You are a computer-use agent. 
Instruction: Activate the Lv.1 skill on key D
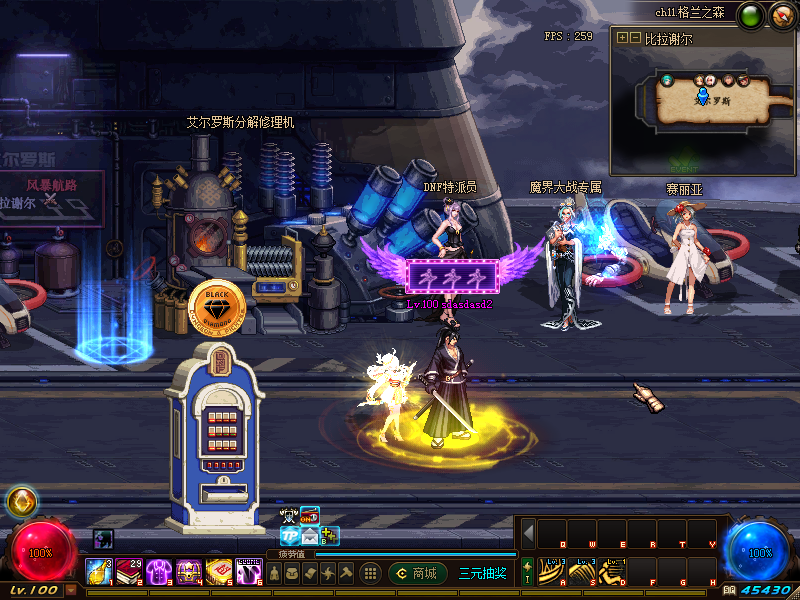(x=612, y=571)
